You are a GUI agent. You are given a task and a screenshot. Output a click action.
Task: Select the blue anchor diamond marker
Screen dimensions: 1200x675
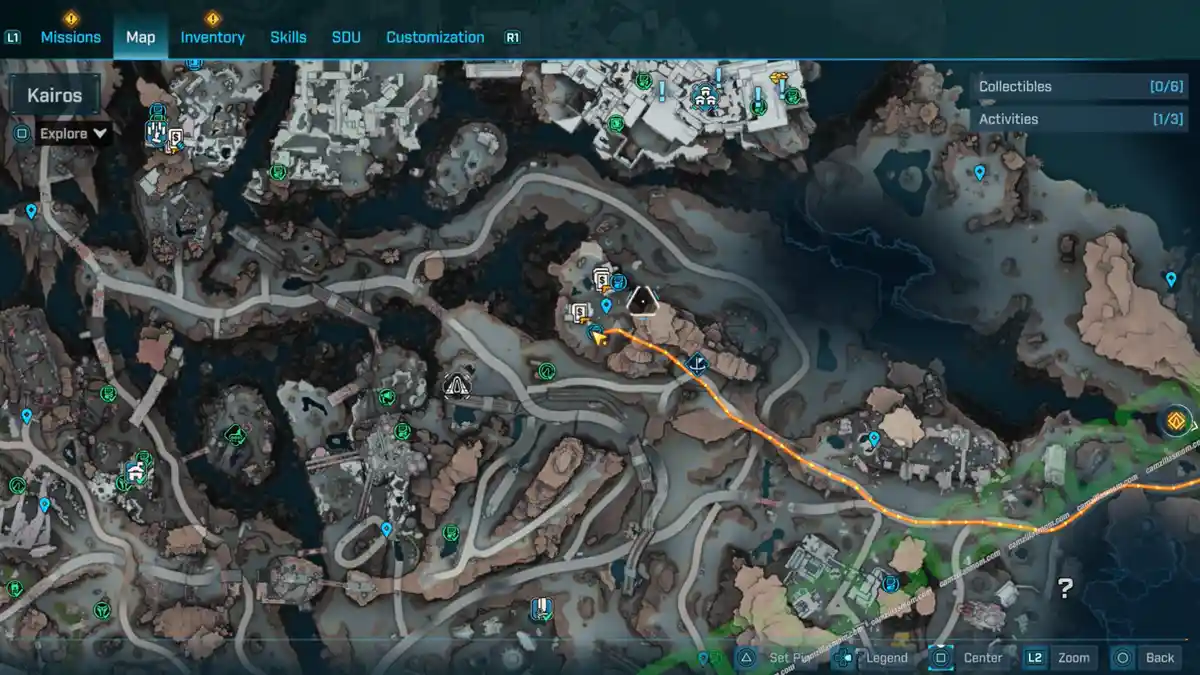pyautogui.click(x=697, y=364)
